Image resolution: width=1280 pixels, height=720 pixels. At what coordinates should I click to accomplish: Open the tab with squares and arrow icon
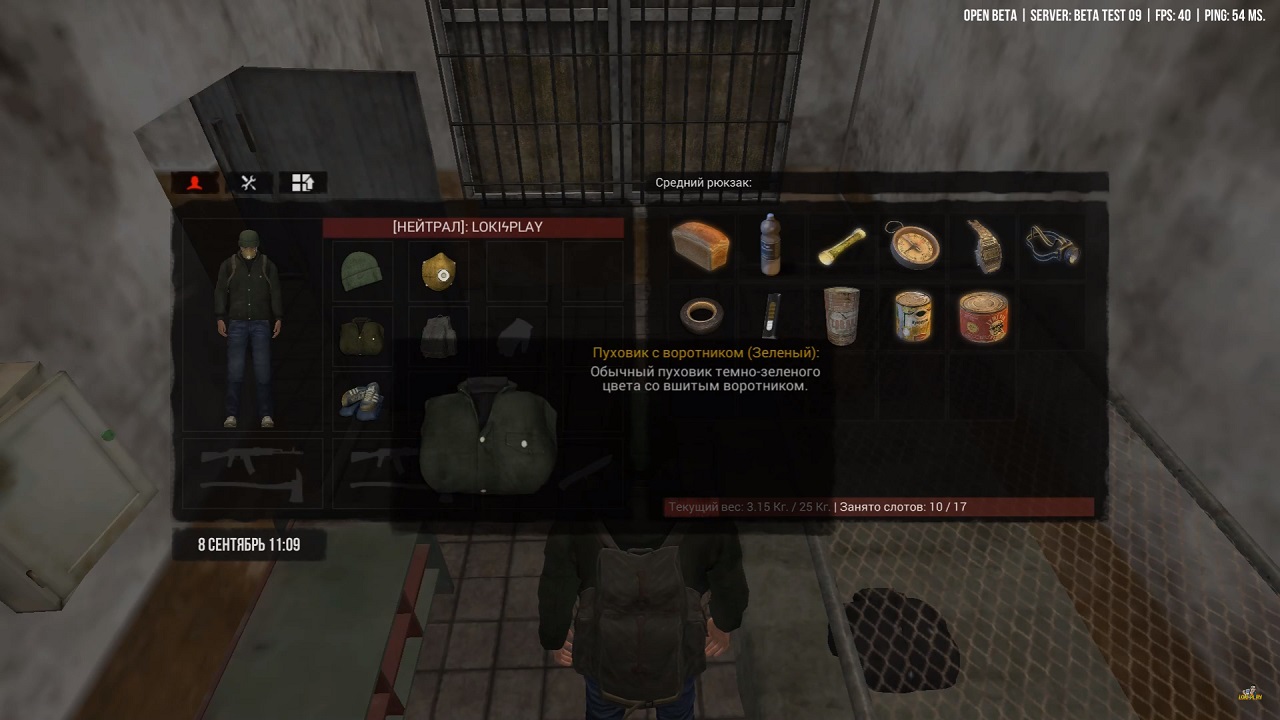tap(303, 183)
